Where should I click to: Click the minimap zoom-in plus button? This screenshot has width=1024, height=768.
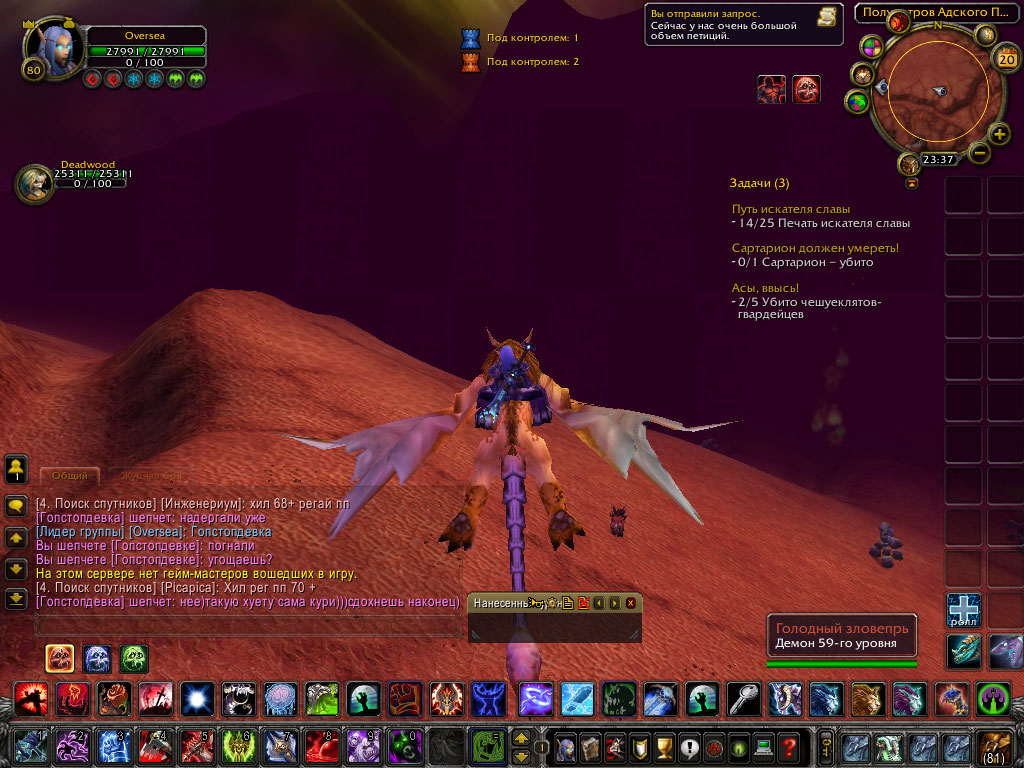tap(999, 134)
